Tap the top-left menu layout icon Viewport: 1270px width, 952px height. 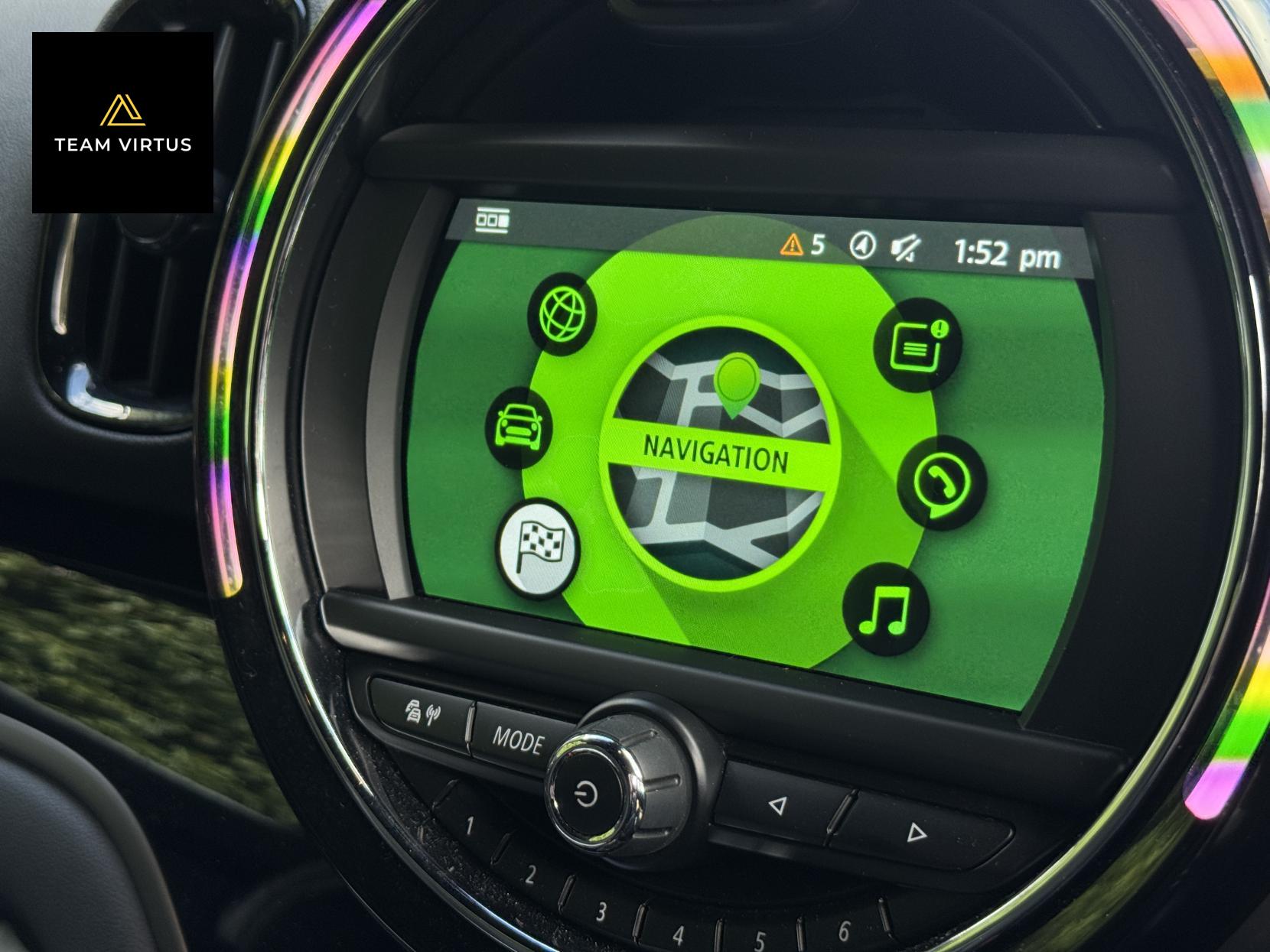(x=492, y=221)
